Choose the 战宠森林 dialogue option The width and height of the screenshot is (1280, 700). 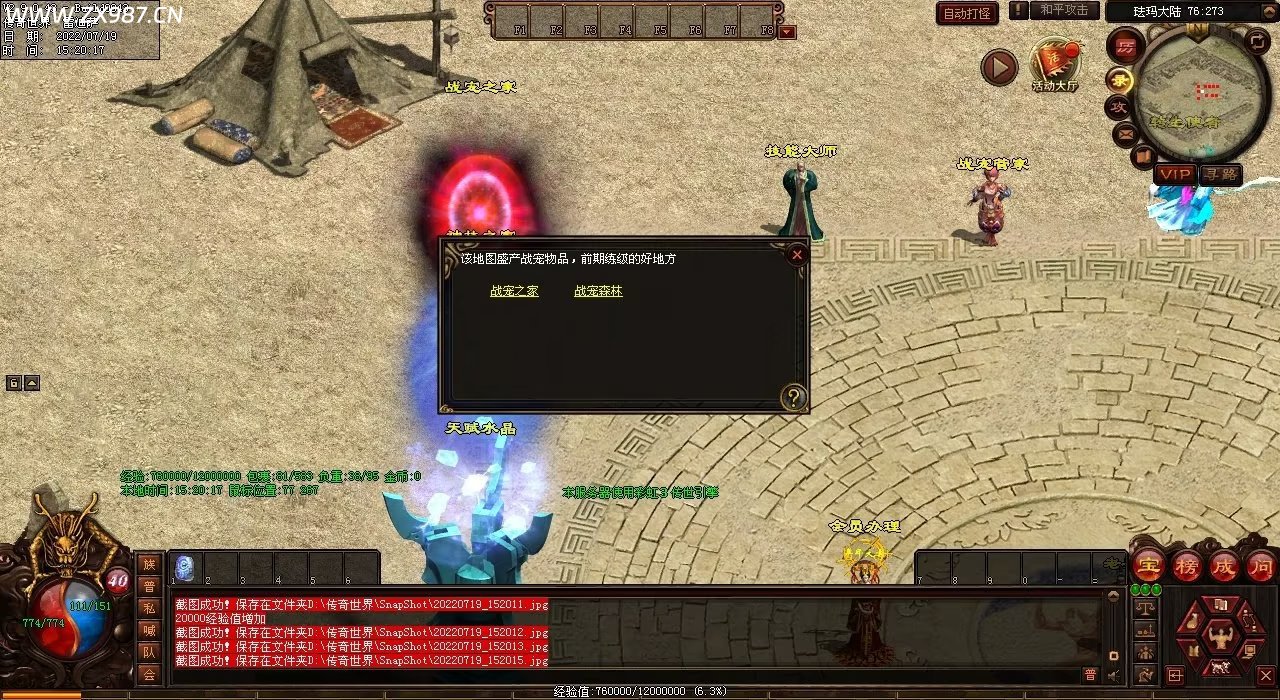[598, 292]
